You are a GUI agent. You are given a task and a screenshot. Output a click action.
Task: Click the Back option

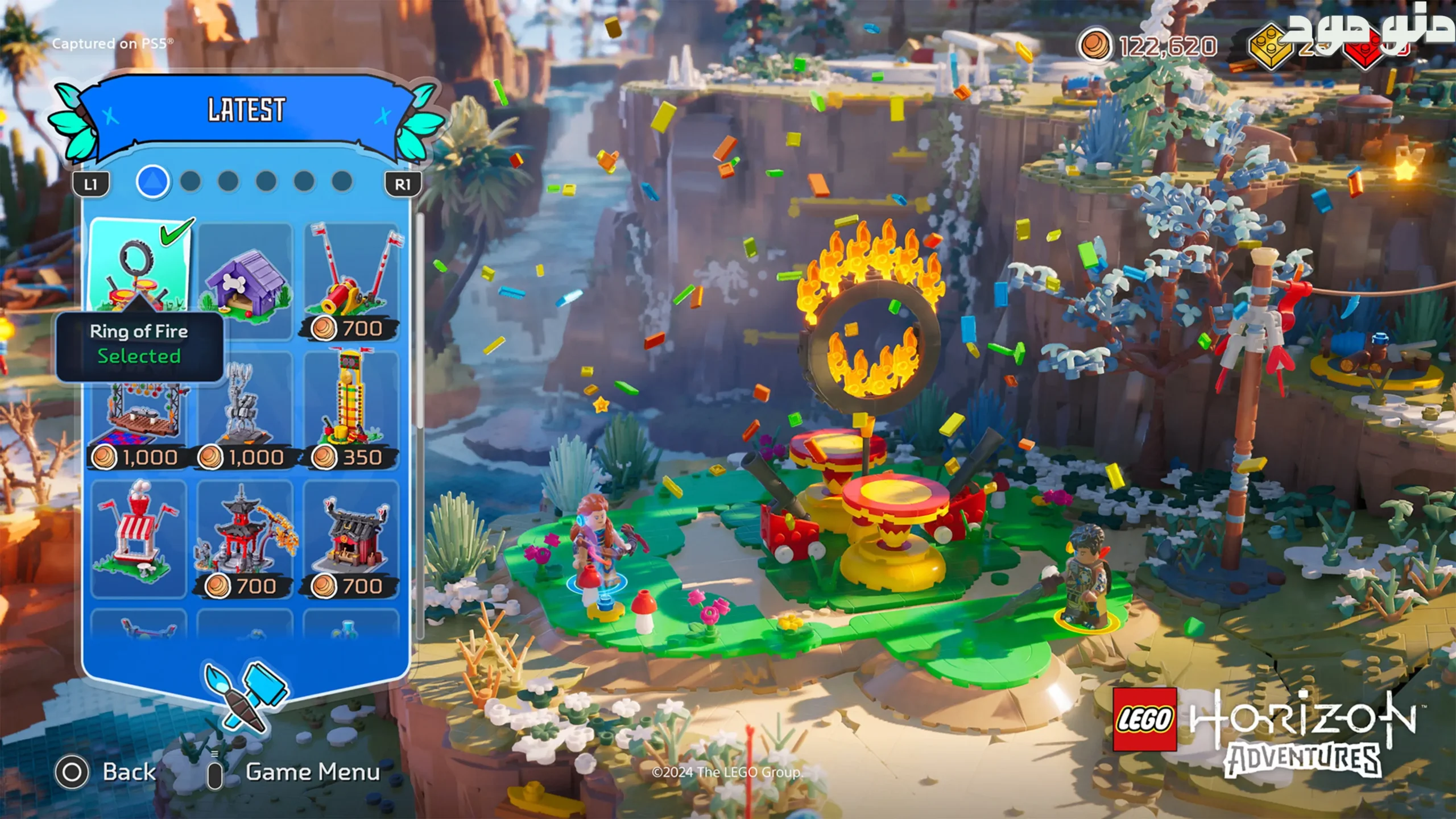[x=106, y=772]
